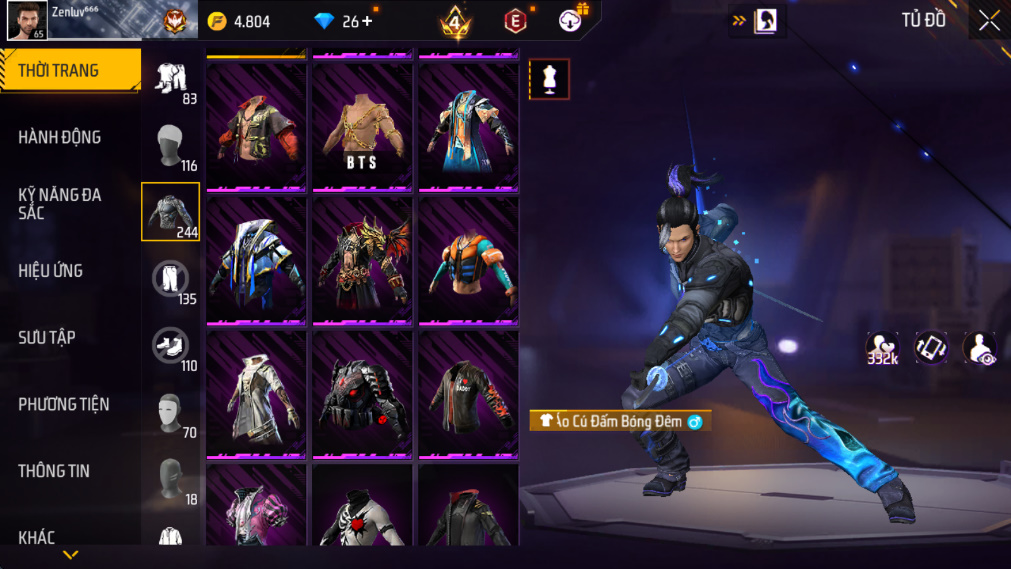The height and width of the screenshot is (569, 1011).
Task: Open the player profile avatar
Action: pos(27,20)
